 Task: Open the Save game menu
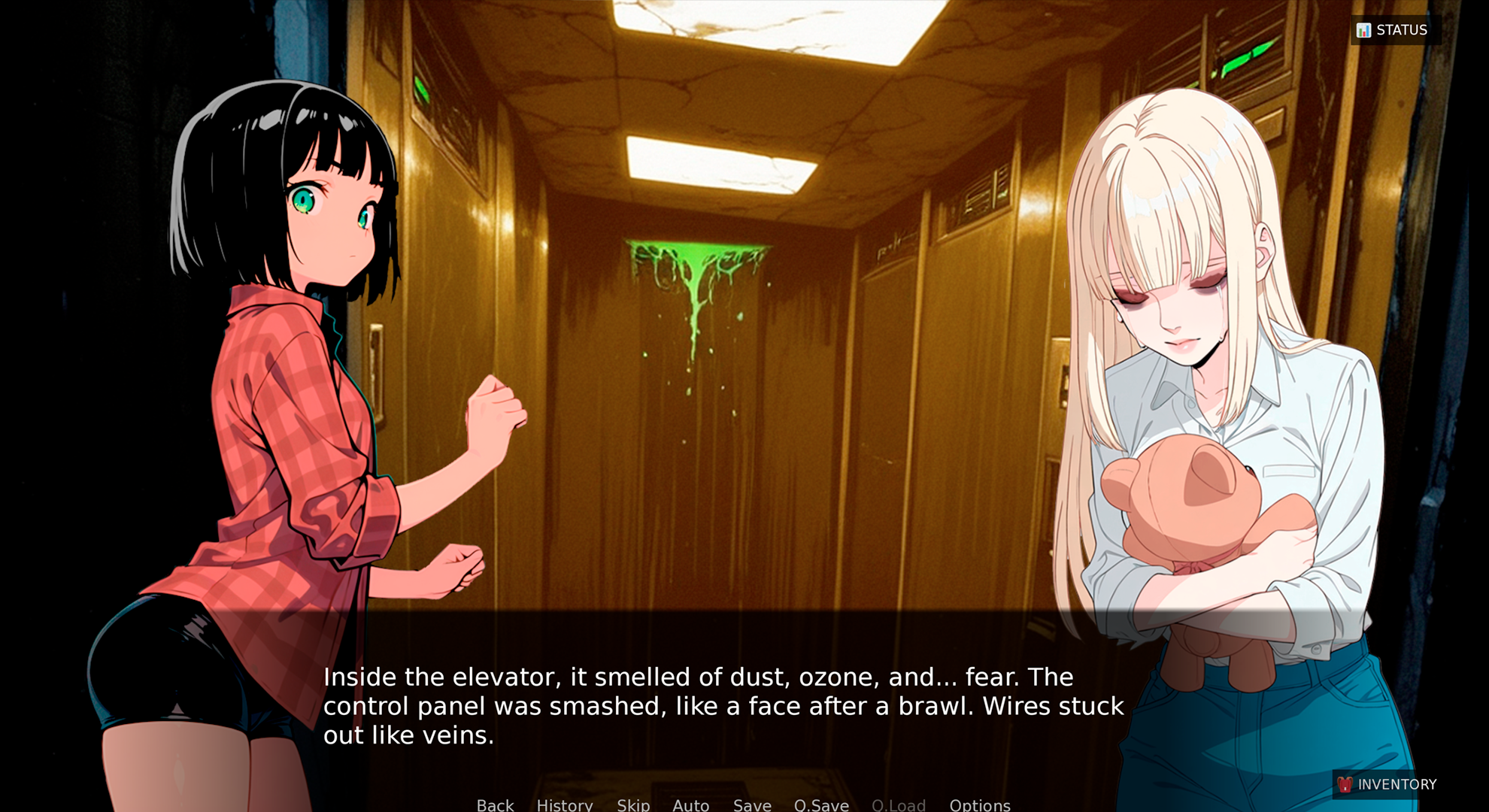click(x=752, y=804)
